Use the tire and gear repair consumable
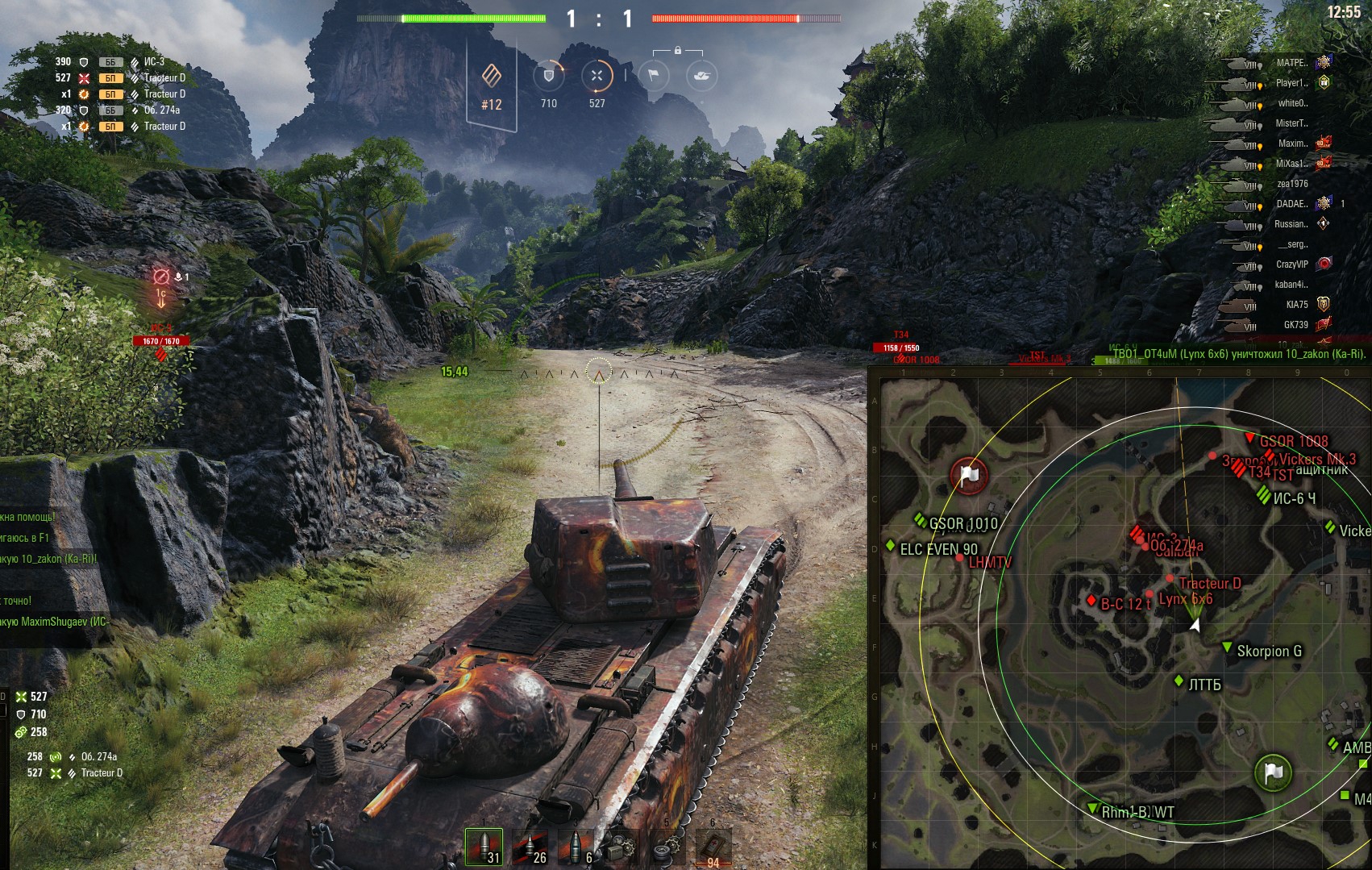Image resolution: width=1372 pixels, height=870 pixels. click(x=667, y=847)
